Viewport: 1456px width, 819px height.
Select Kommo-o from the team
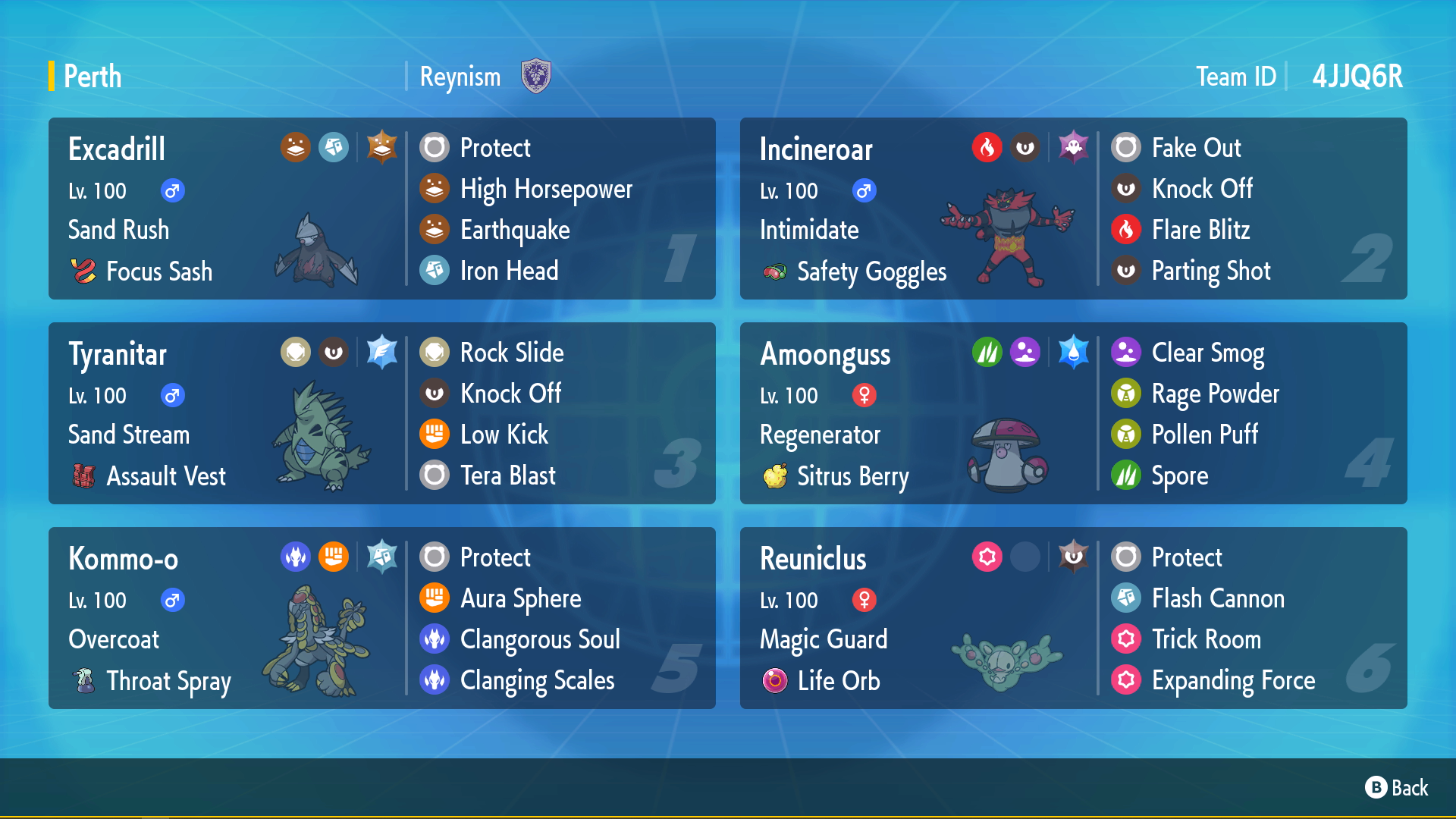click(381, 618)
